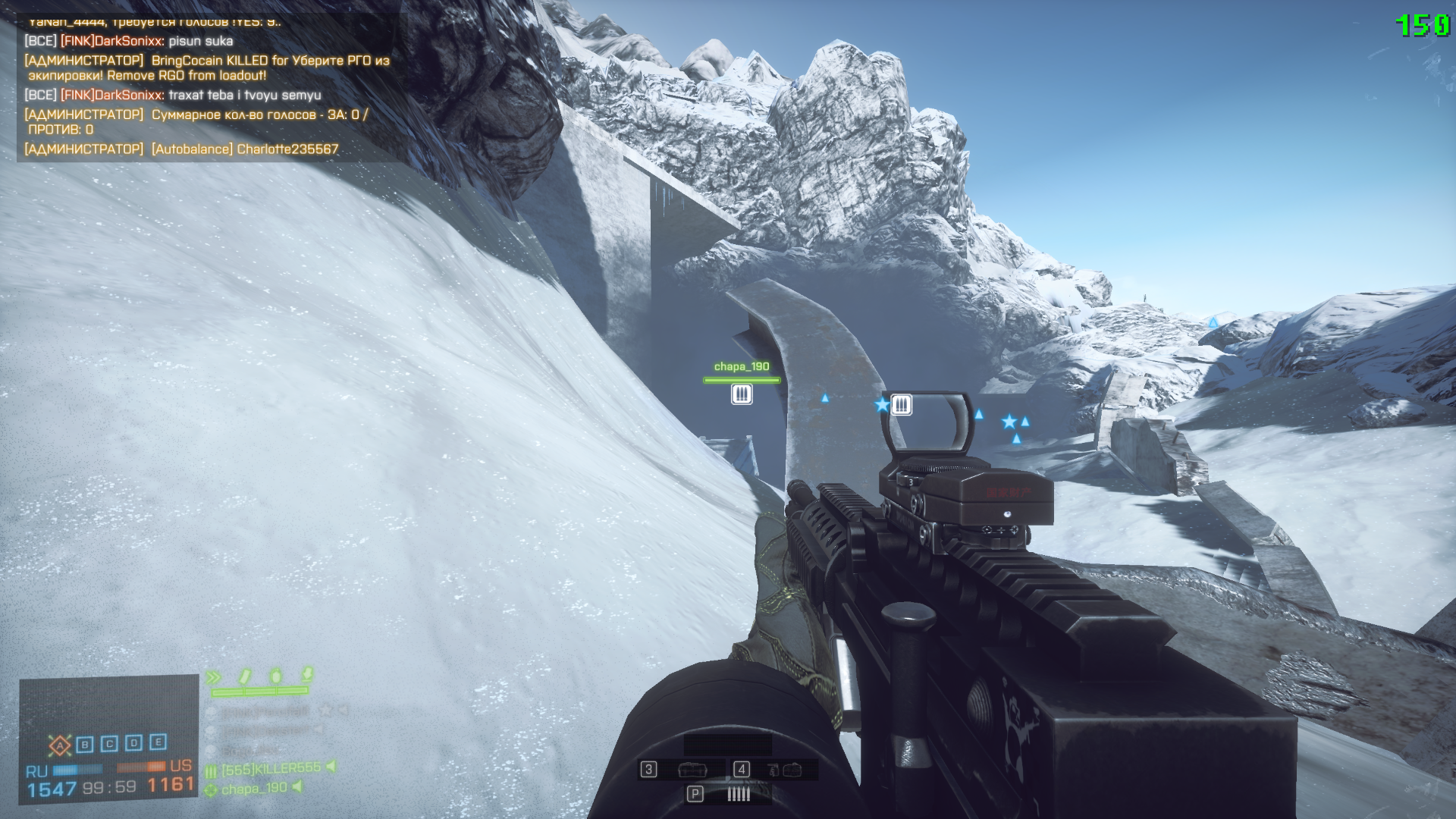Toggle the speaker icon beside chapa_190
Image resolution: width=1456 pixels, height=819 pixels.
pyautogui.click(x=297, y=787)
